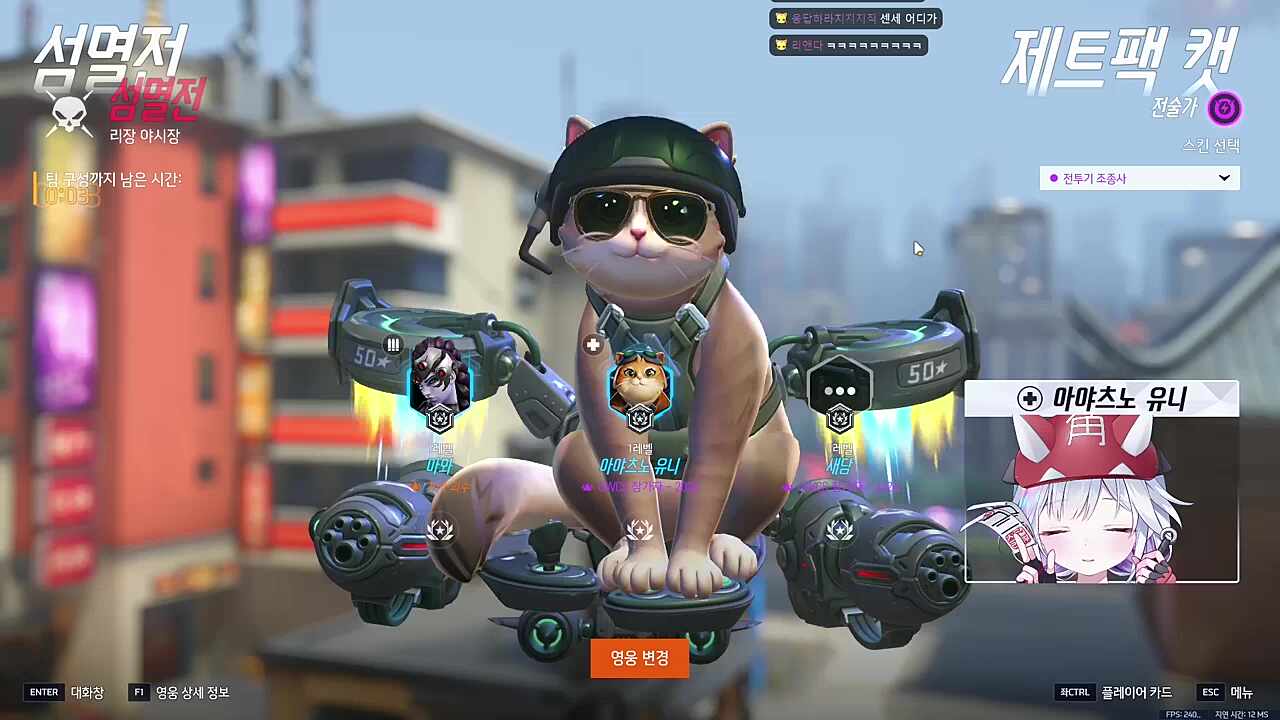Open the 대화창 chat entry

pos(86,692)
